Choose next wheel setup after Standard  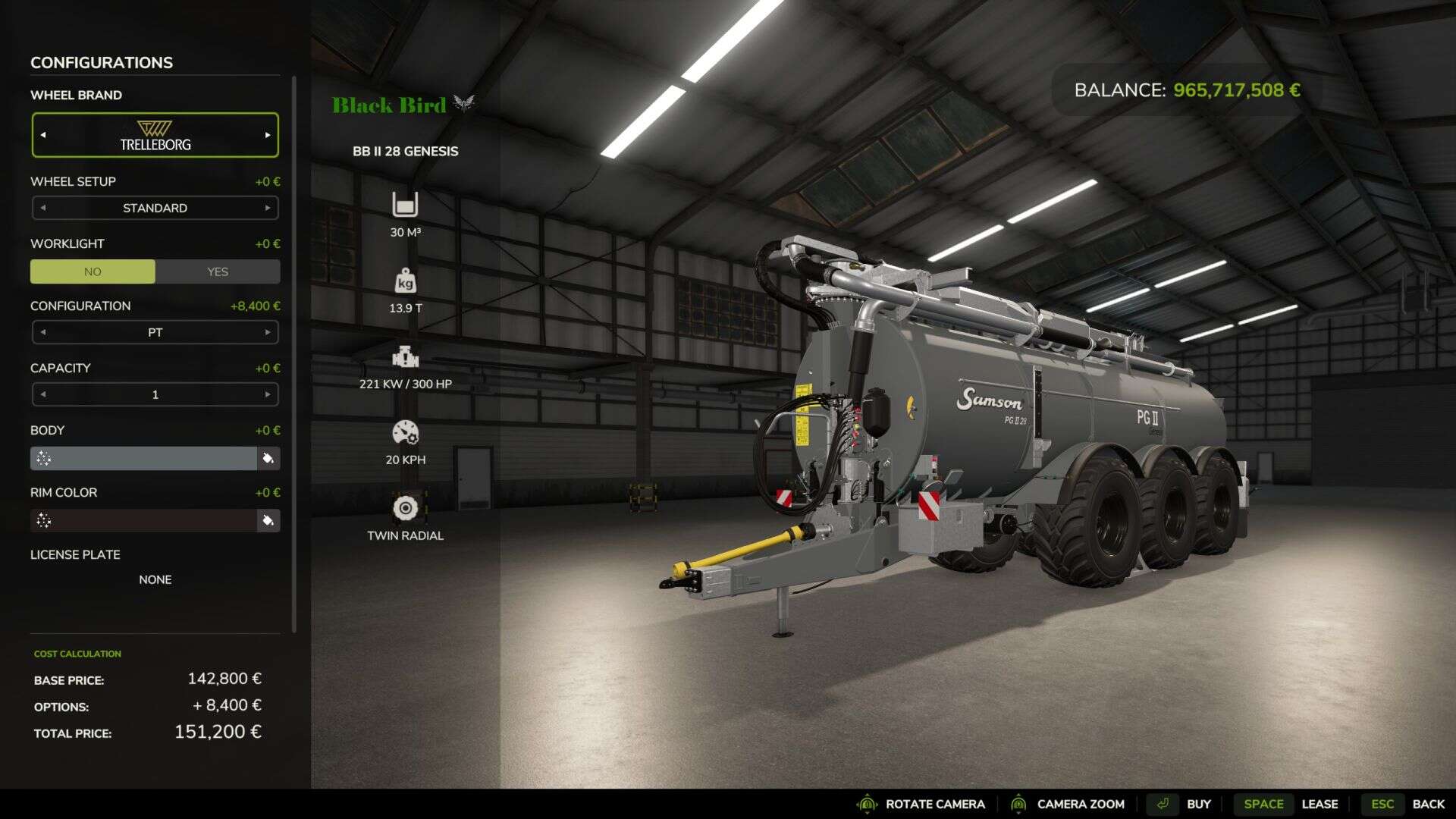(x=267, y=208)
